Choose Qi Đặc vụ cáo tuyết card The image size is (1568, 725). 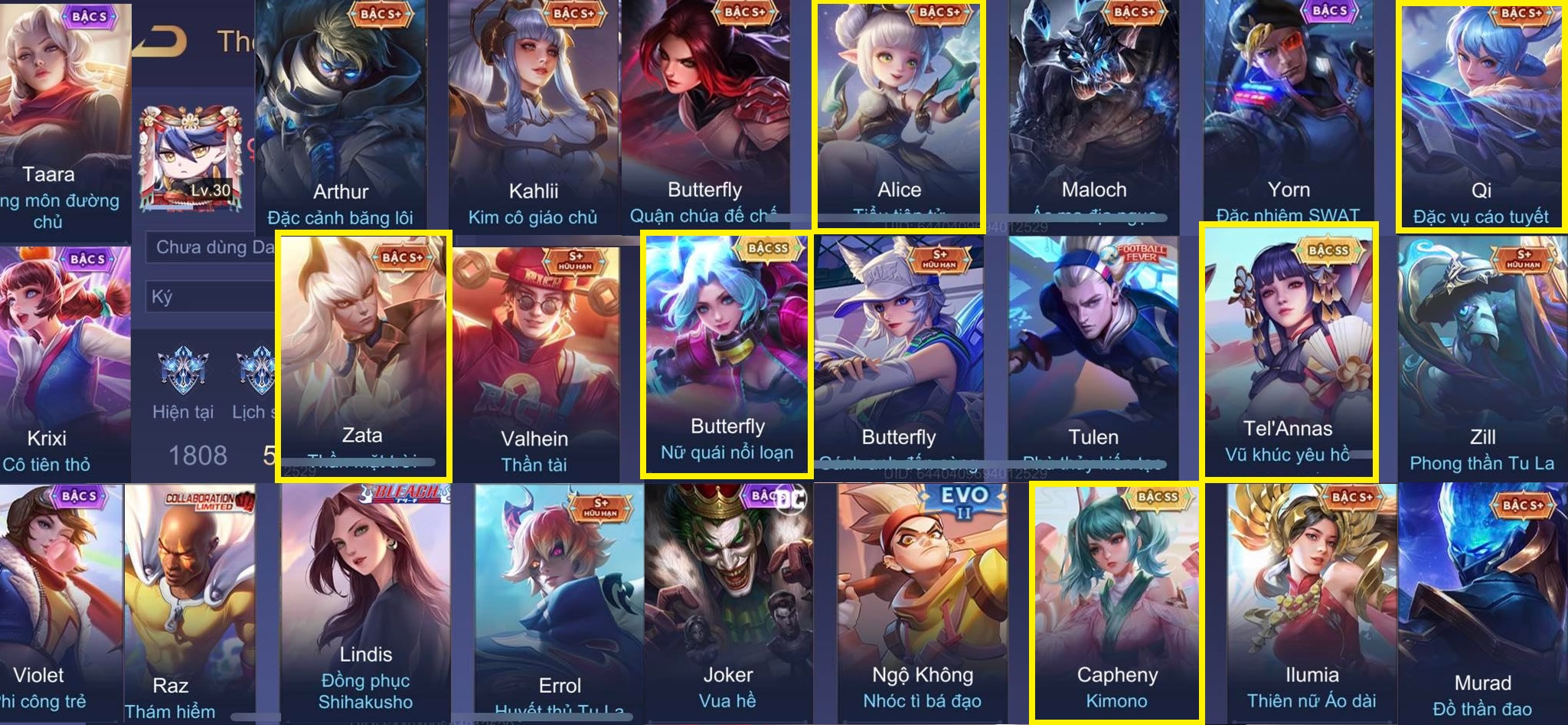pyautogui.click(x=1481, y=115)
